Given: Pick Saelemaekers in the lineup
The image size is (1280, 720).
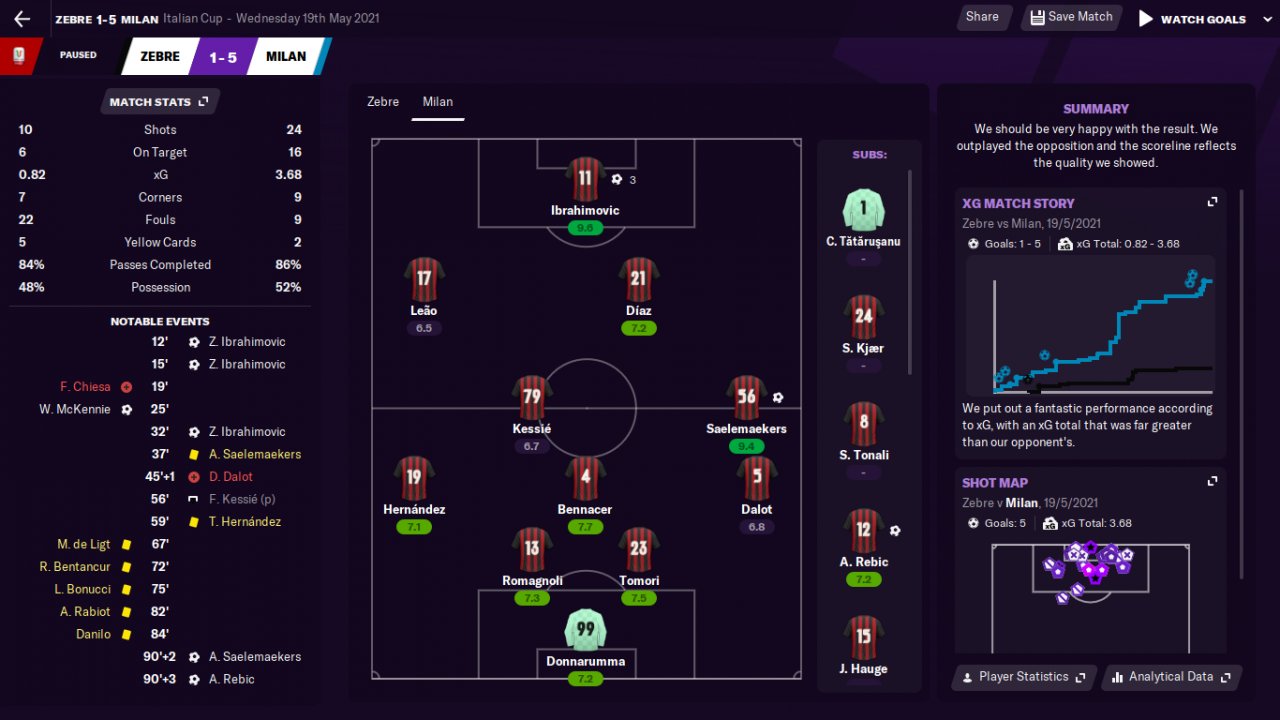Looking at the screenshot, I should point(746,398).
